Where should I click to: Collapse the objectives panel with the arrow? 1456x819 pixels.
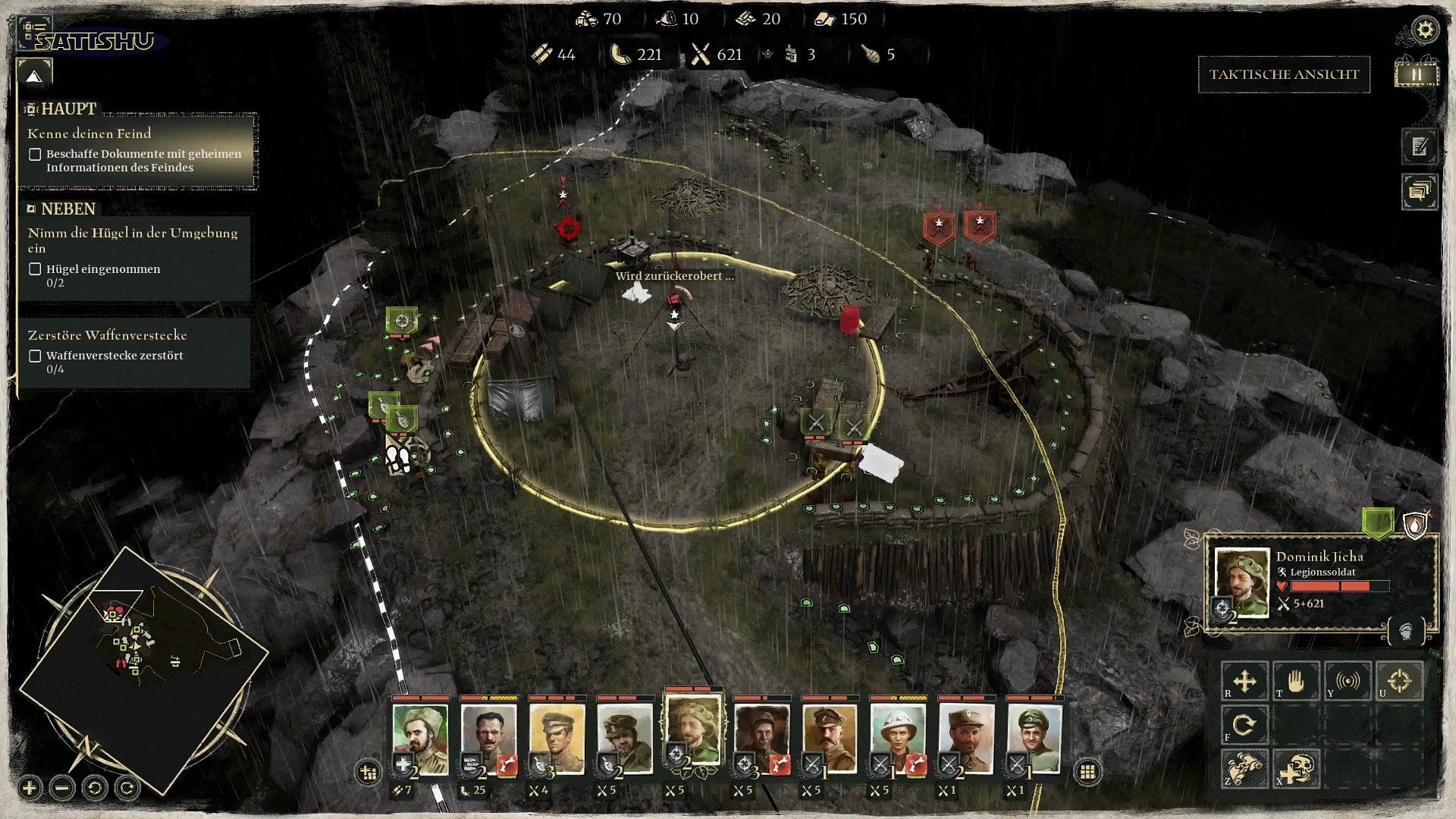pos(34,76)
